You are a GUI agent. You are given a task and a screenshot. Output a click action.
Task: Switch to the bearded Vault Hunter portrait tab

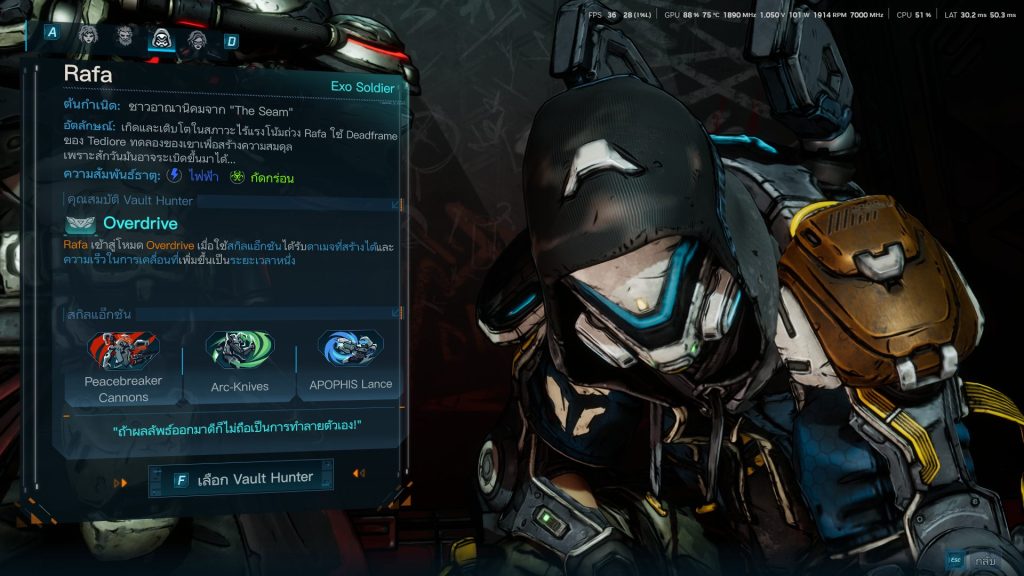124,39
